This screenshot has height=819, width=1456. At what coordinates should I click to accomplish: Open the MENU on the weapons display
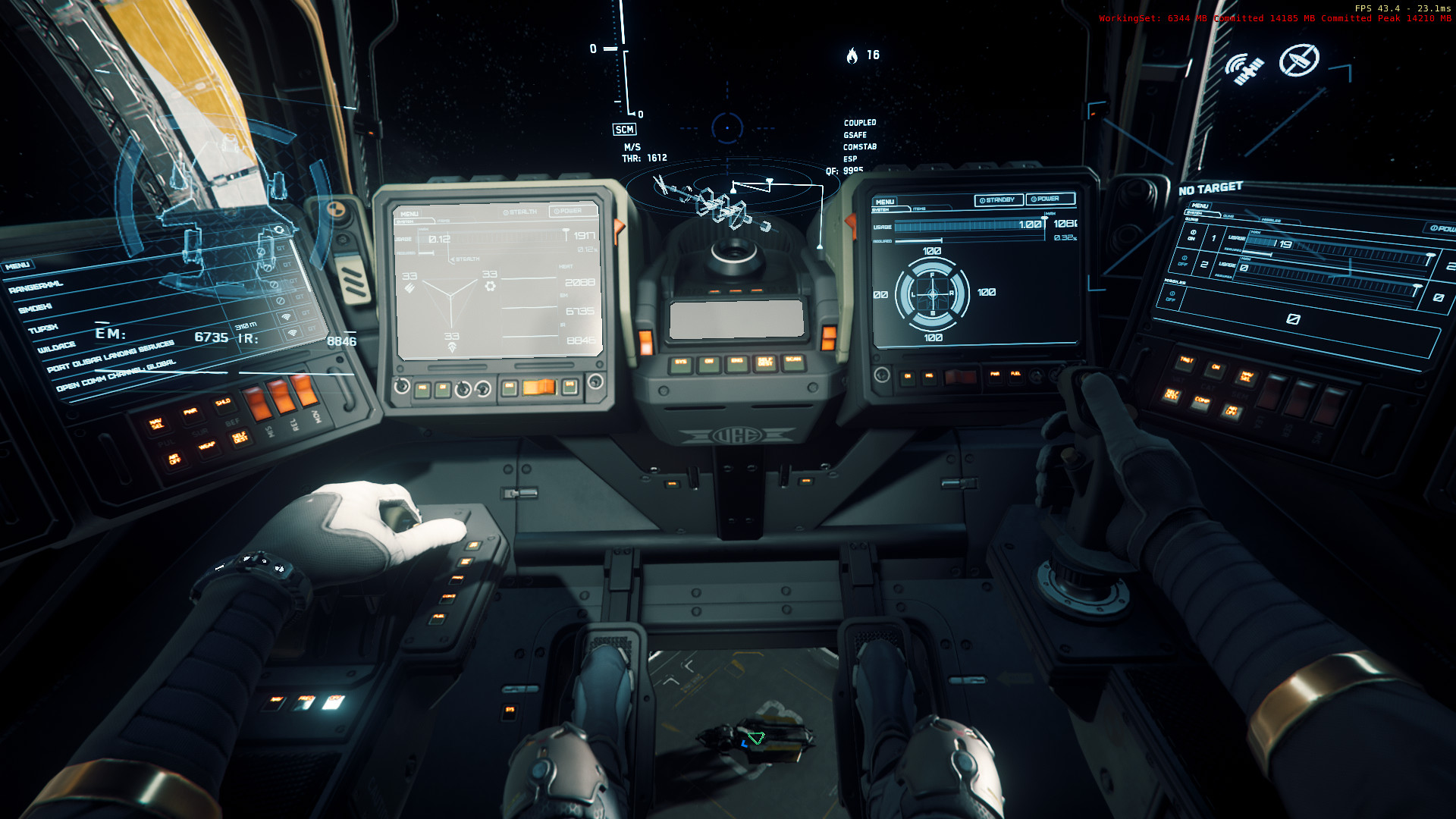(1200, 206)
